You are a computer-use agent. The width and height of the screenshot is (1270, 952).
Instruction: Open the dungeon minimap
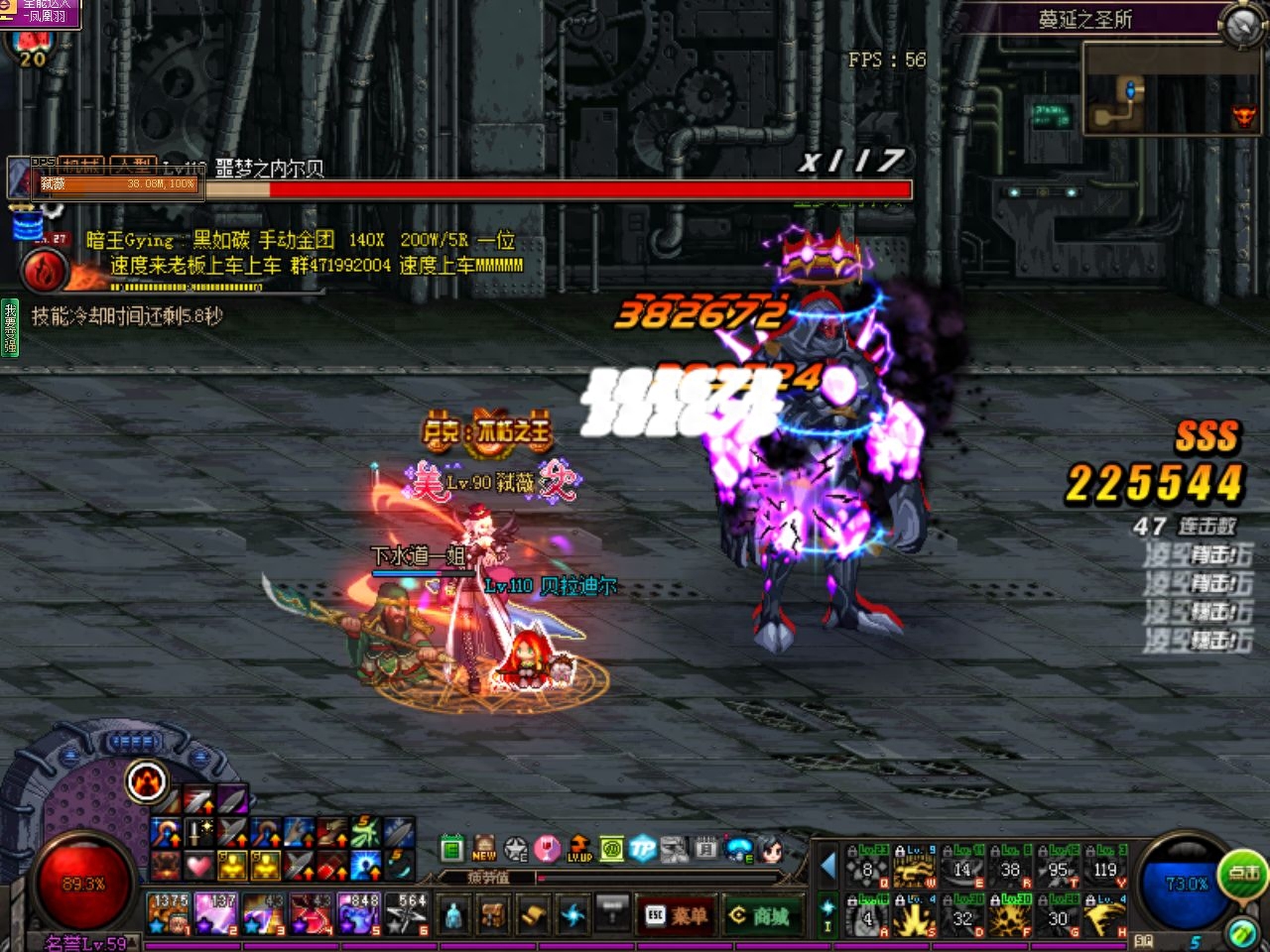tap(1171, 89)
